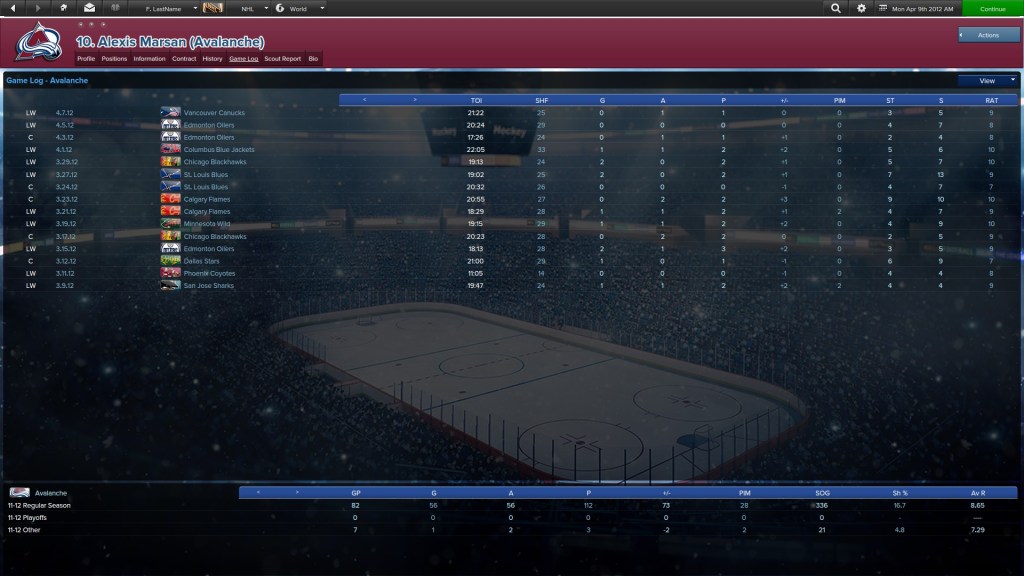Open the home screen icon
This screenshot has width=1024, height=576.
(64, 8)
